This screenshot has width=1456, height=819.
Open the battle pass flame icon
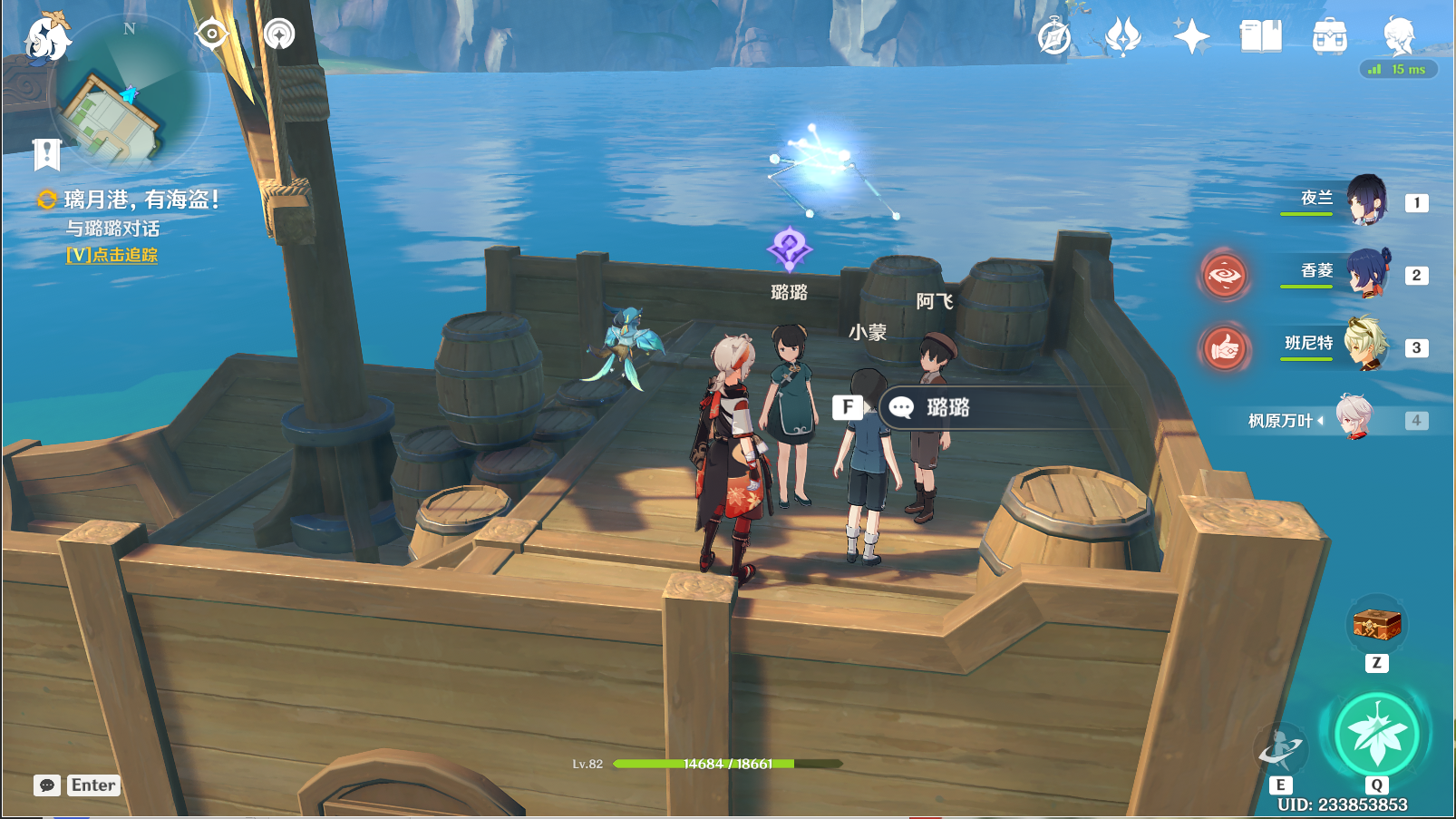1122,37
